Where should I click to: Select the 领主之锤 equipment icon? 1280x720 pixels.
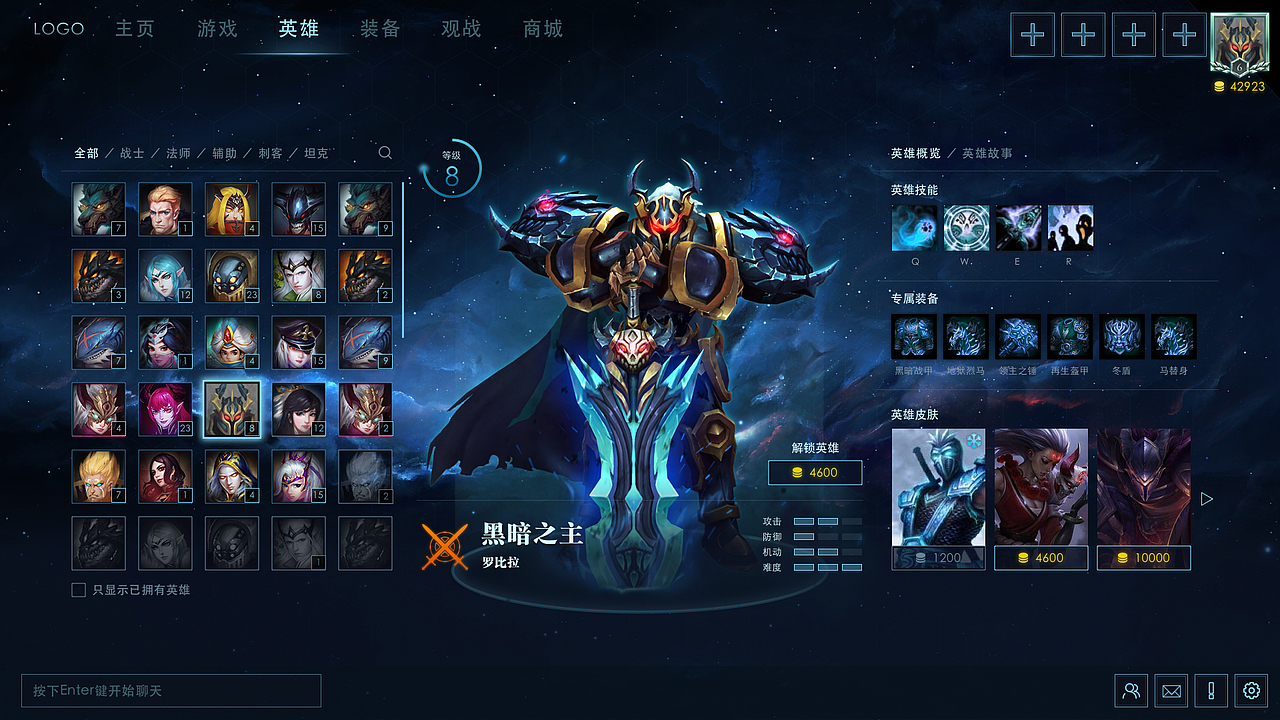click(1018, 336)
